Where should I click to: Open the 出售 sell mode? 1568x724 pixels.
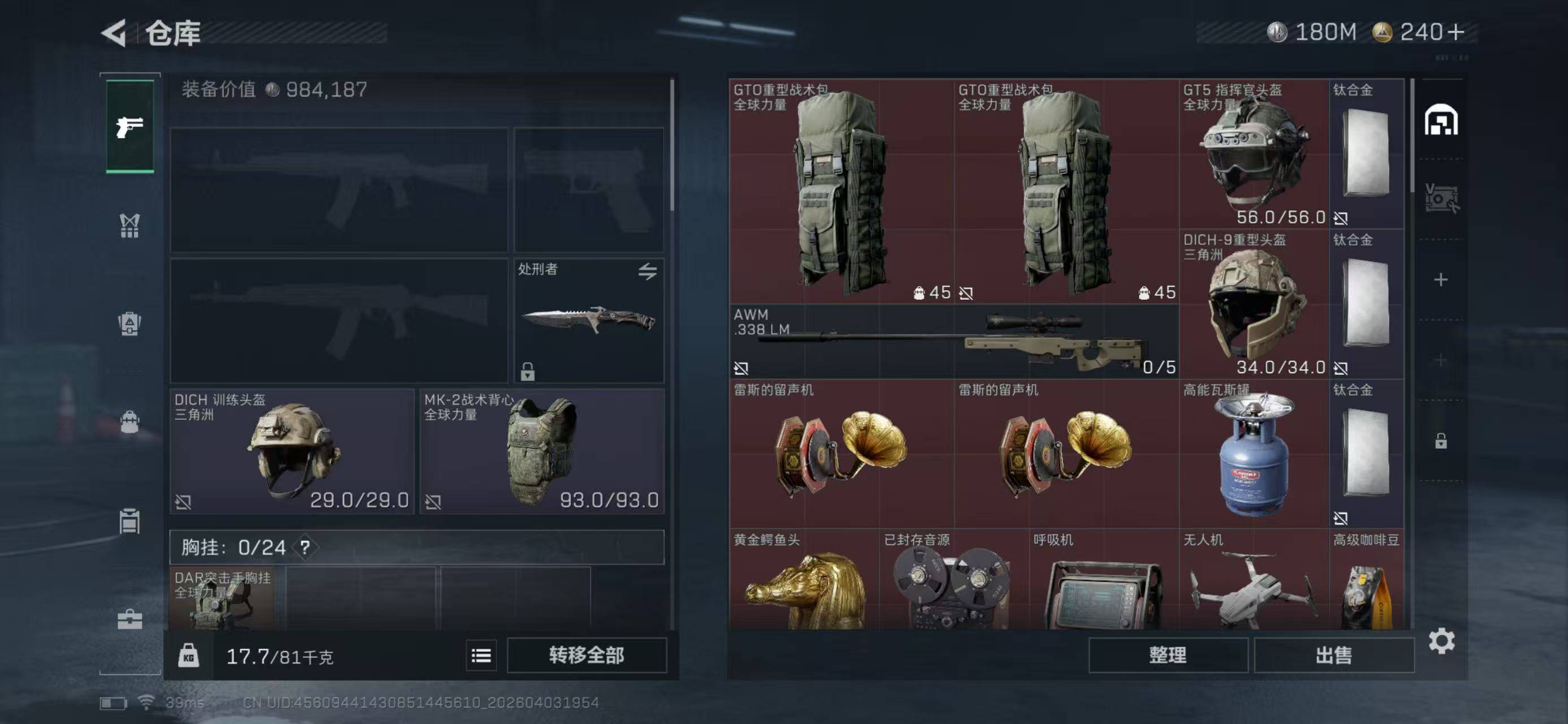1333,655
